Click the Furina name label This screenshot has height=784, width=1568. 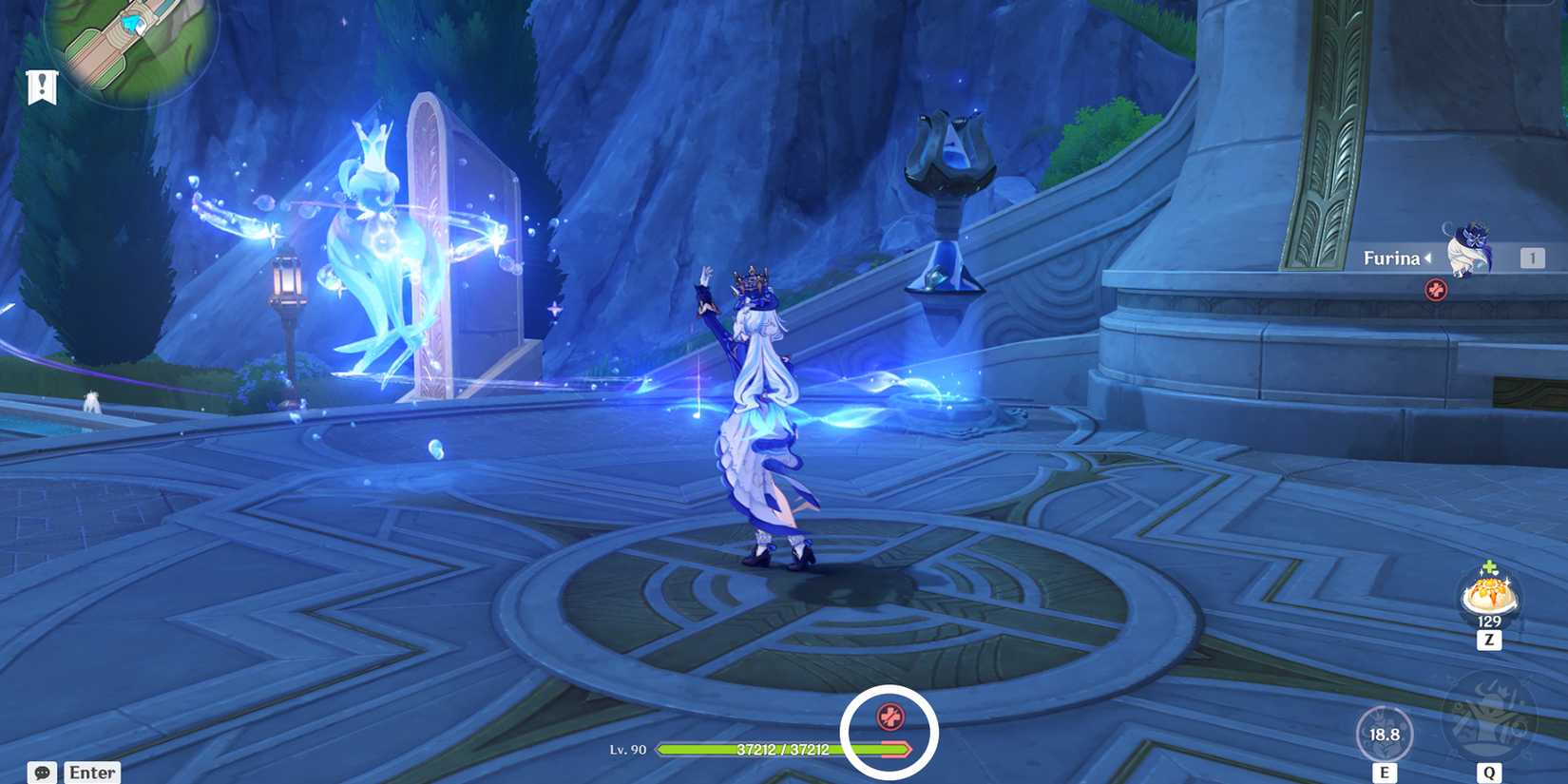[1392, 257]
